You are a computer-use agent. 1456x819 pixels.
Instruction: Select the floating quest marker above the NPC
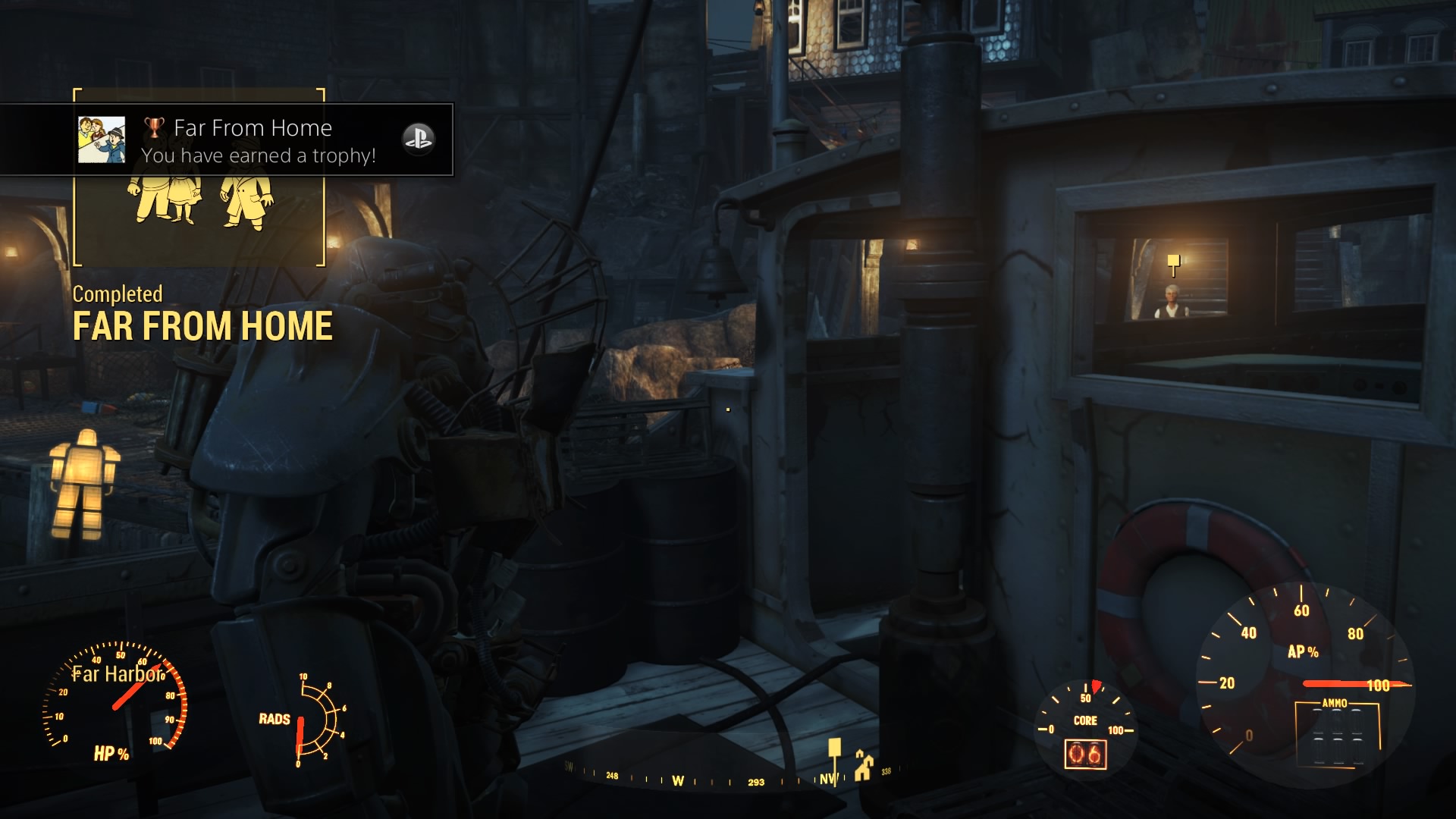click(x=1174, y=263)
